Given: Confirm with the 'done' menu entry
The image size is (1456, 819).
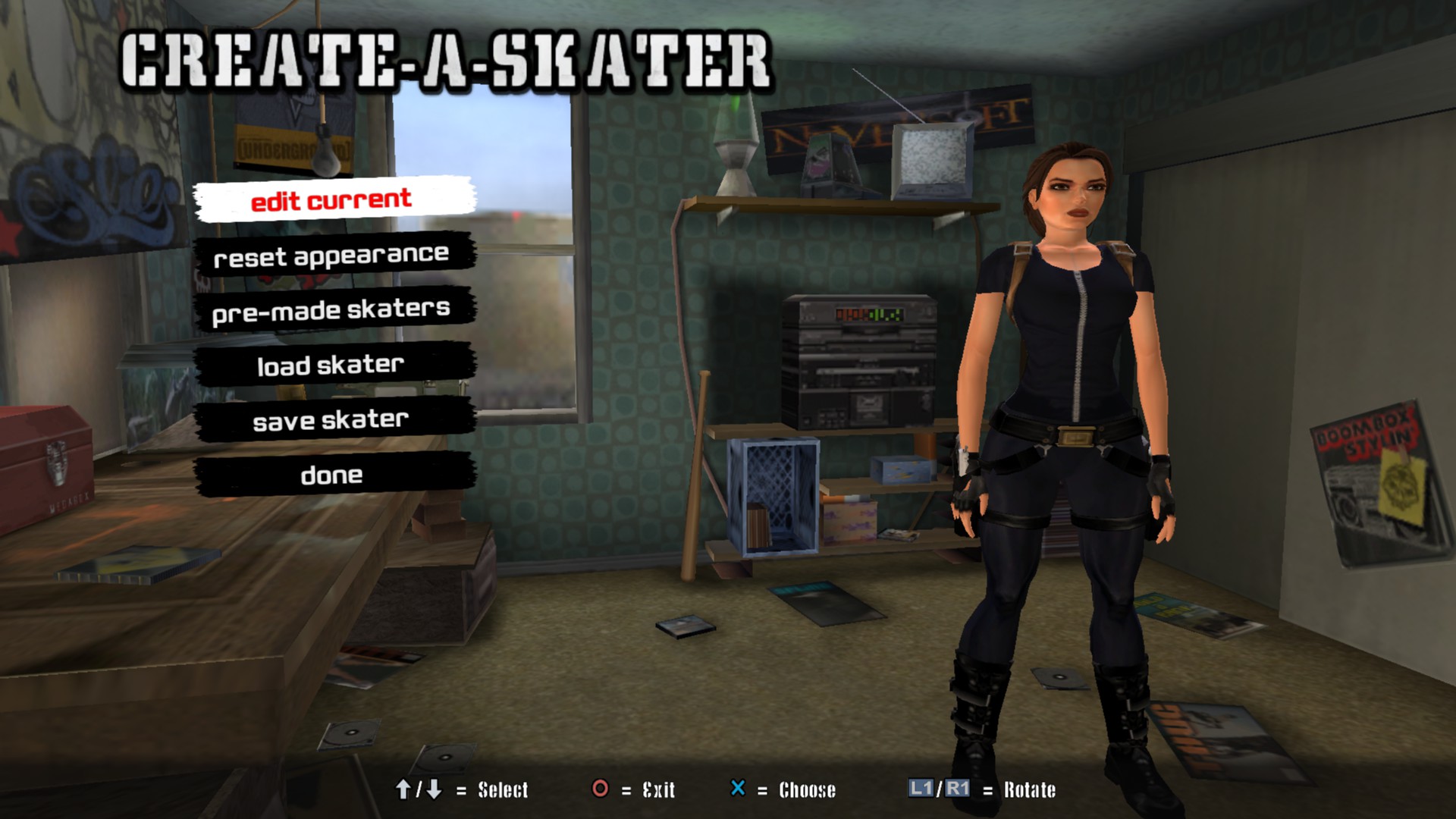Looking at the screenshot, I should (332, 475).
